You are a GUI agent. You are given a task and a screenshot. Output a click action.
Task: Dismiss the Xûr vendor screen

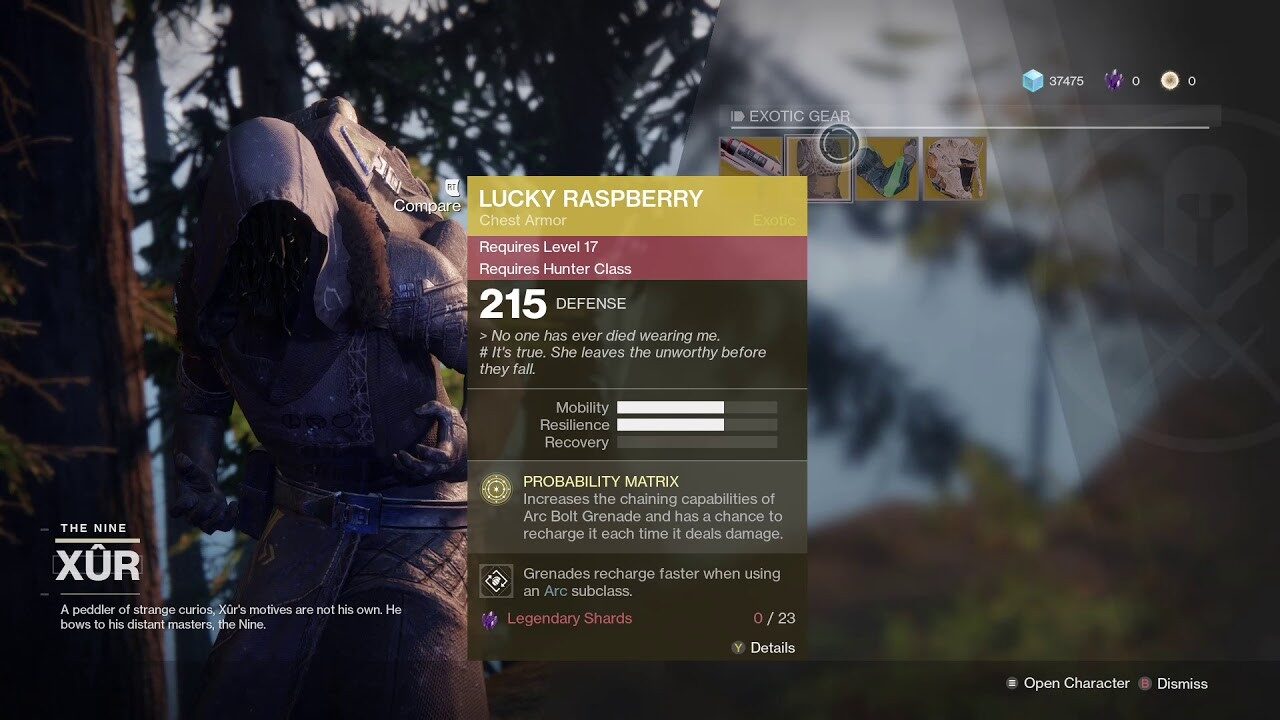coord(1173,684)
